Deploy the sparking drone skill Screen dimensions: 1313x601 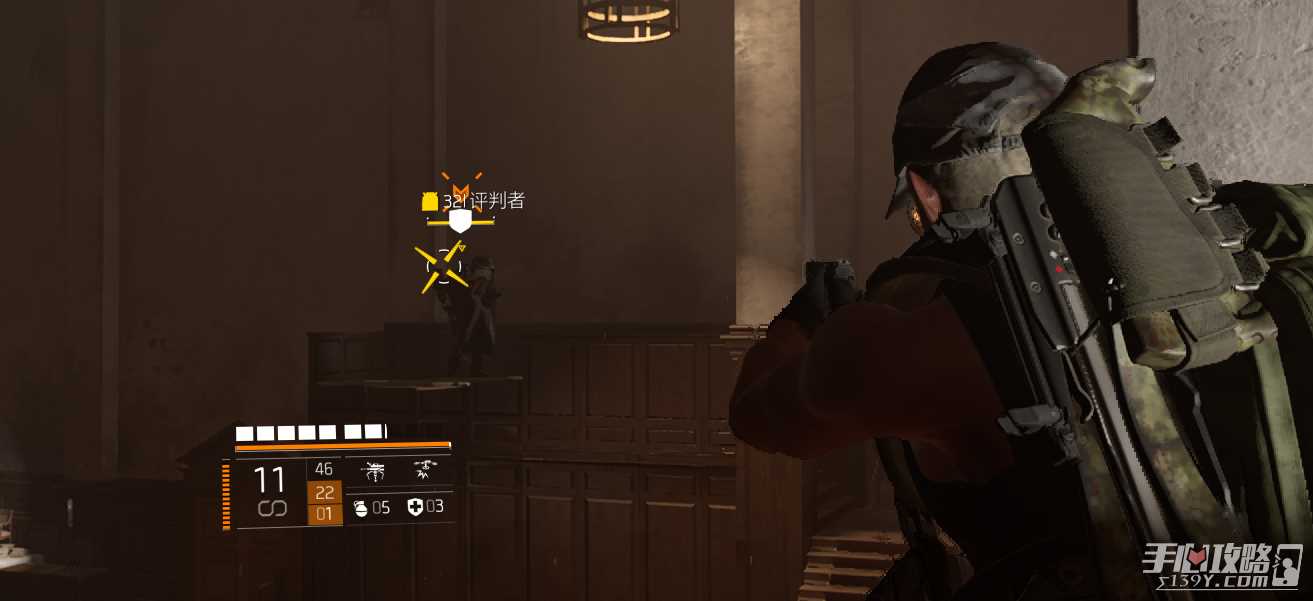coord(425,471)
